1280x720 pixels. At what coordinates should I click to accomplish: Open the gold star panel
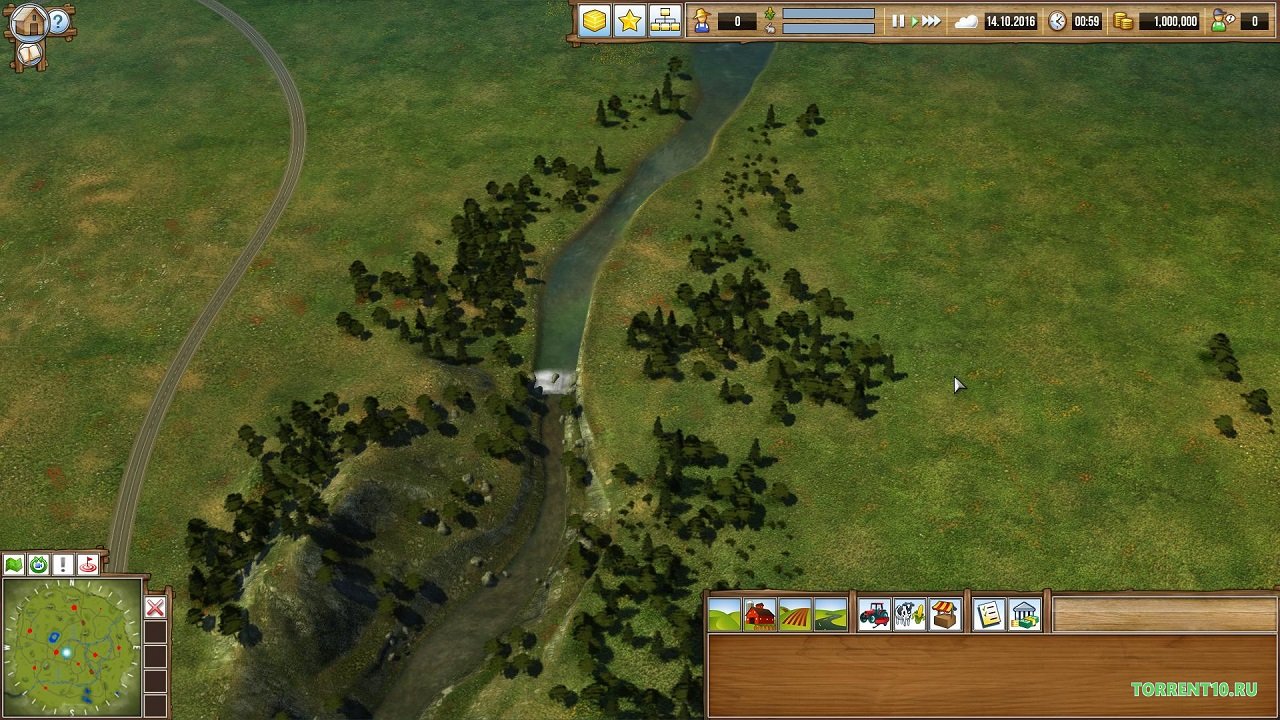coord(630,21)
